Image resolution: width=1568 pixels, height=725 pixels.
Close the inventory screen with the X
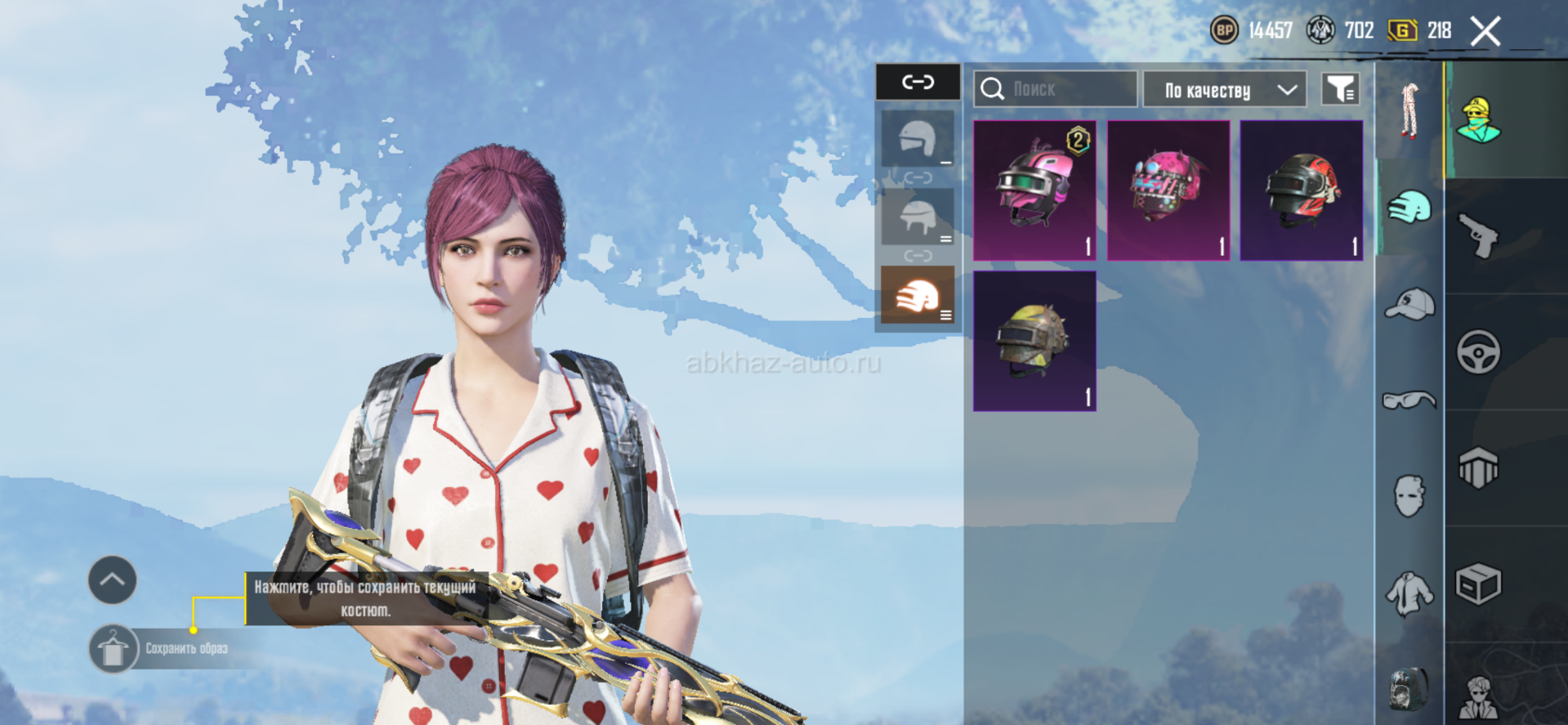[1485, 32]
